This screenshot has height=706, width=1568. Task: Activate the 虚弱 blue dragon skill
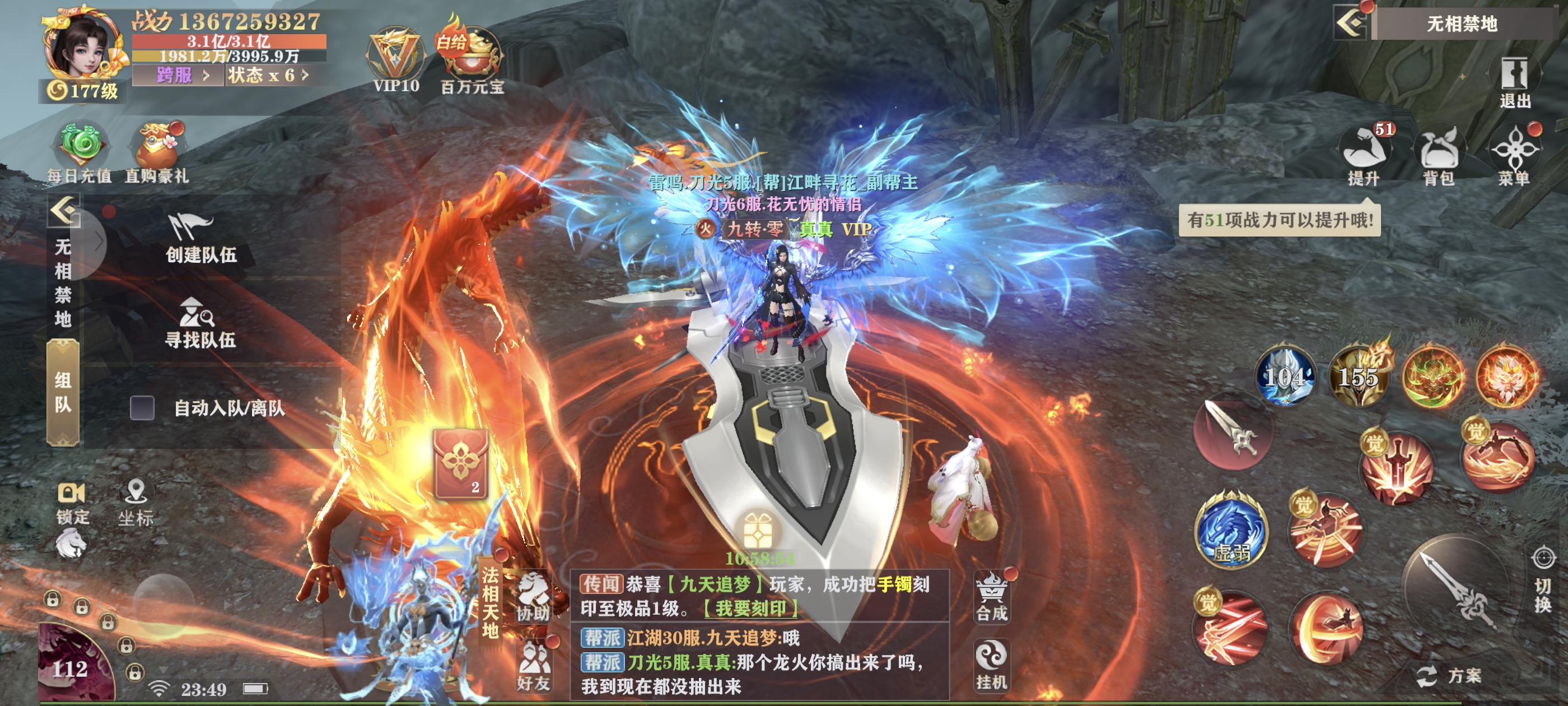tap(1231, 532)
